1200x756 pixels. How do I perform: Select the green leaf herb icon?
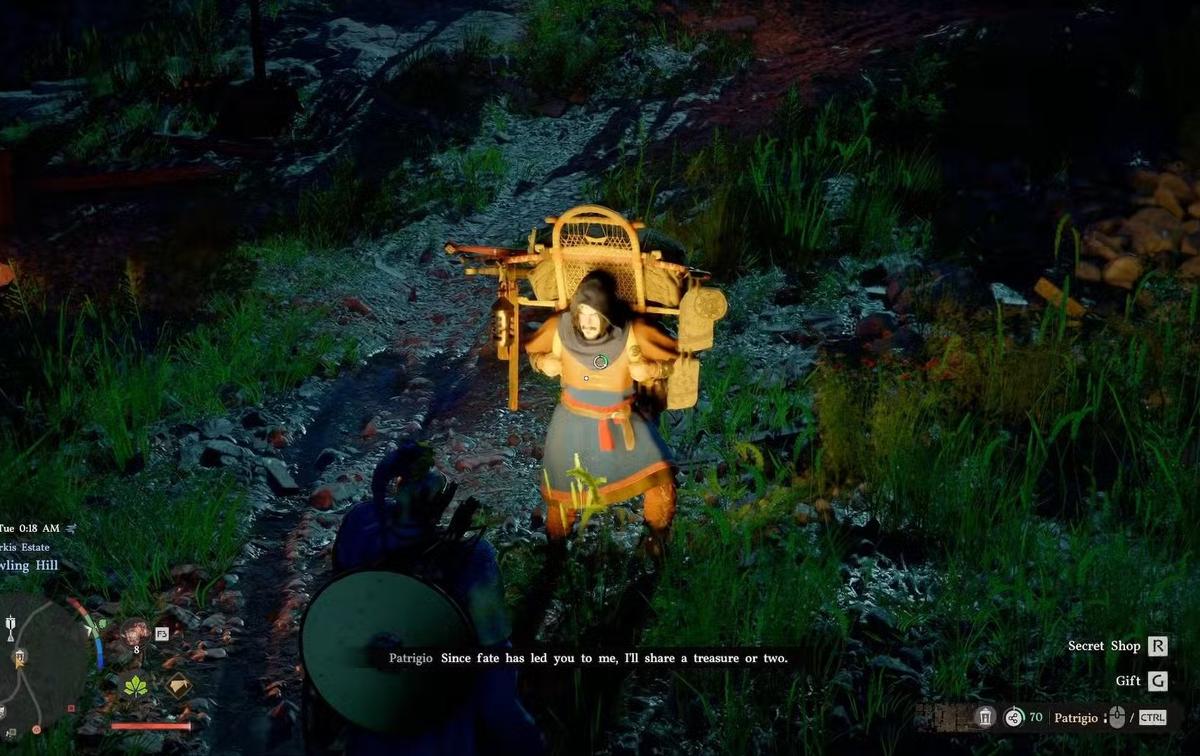click(x=134, y=685)
